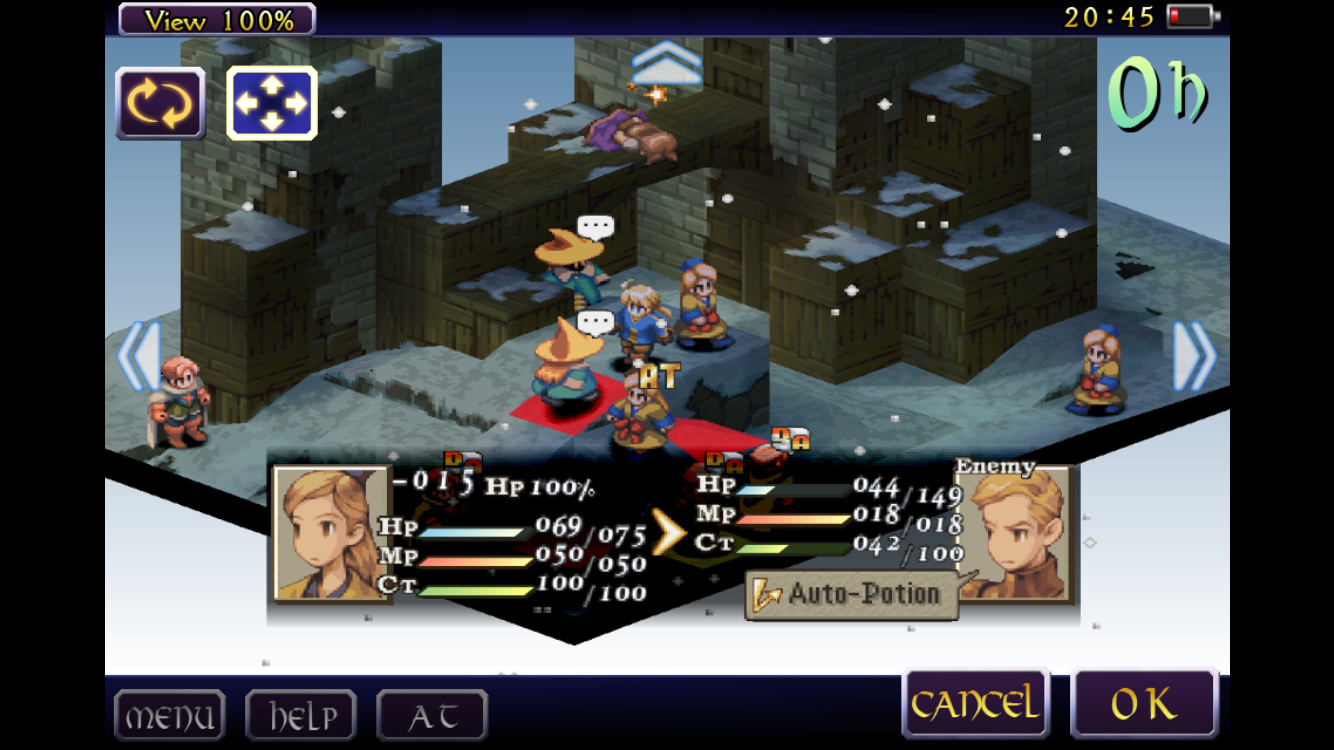Rotate the camera with the yellow arrows icon
Image resolution: width=1334 pixels, height=750 pixels.
(161, 103)
